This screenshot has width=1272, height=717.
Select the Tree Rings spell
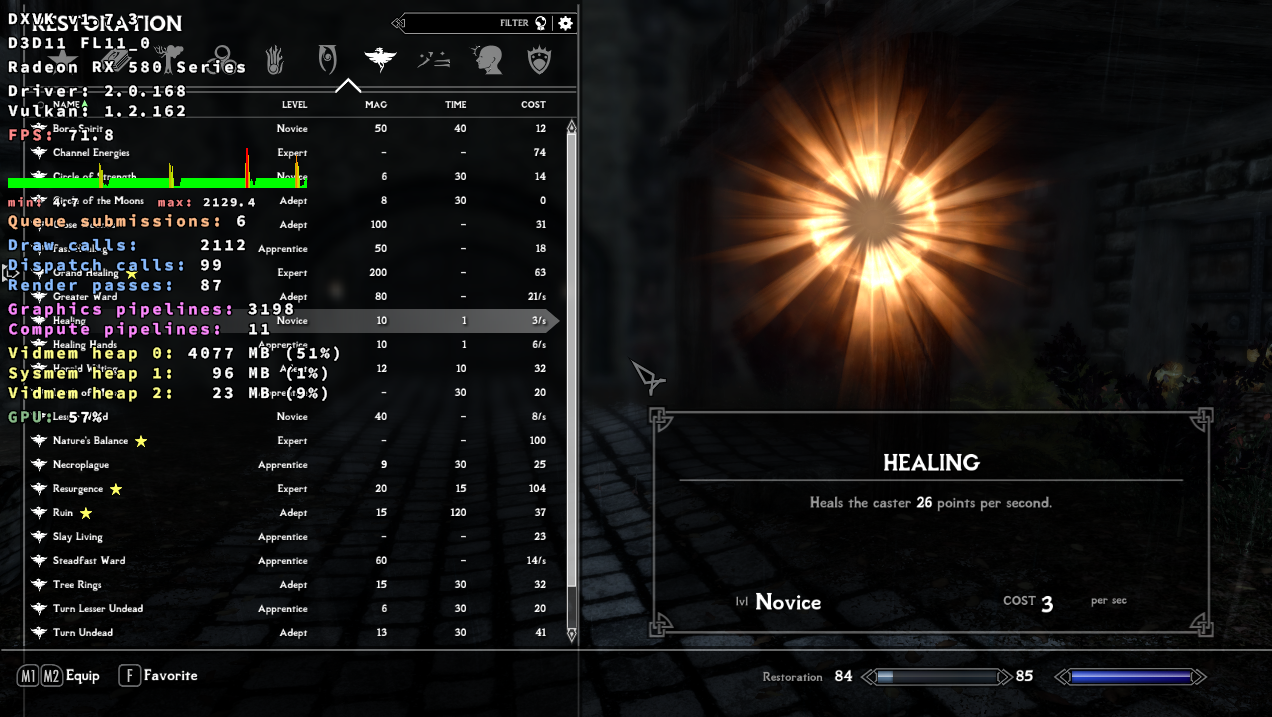pos(77,585)
